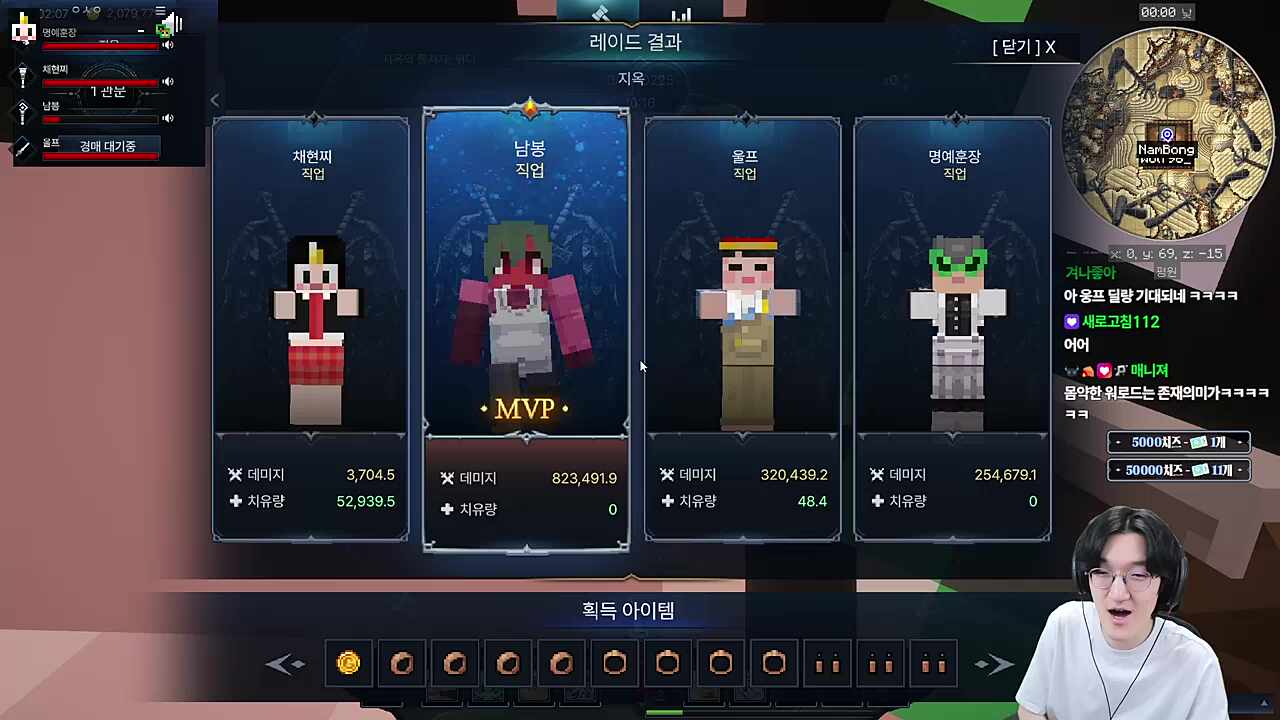The image size is (1280, 720).
Task: Click the 5000치즈 1개 button
Action: point(1178,441)
